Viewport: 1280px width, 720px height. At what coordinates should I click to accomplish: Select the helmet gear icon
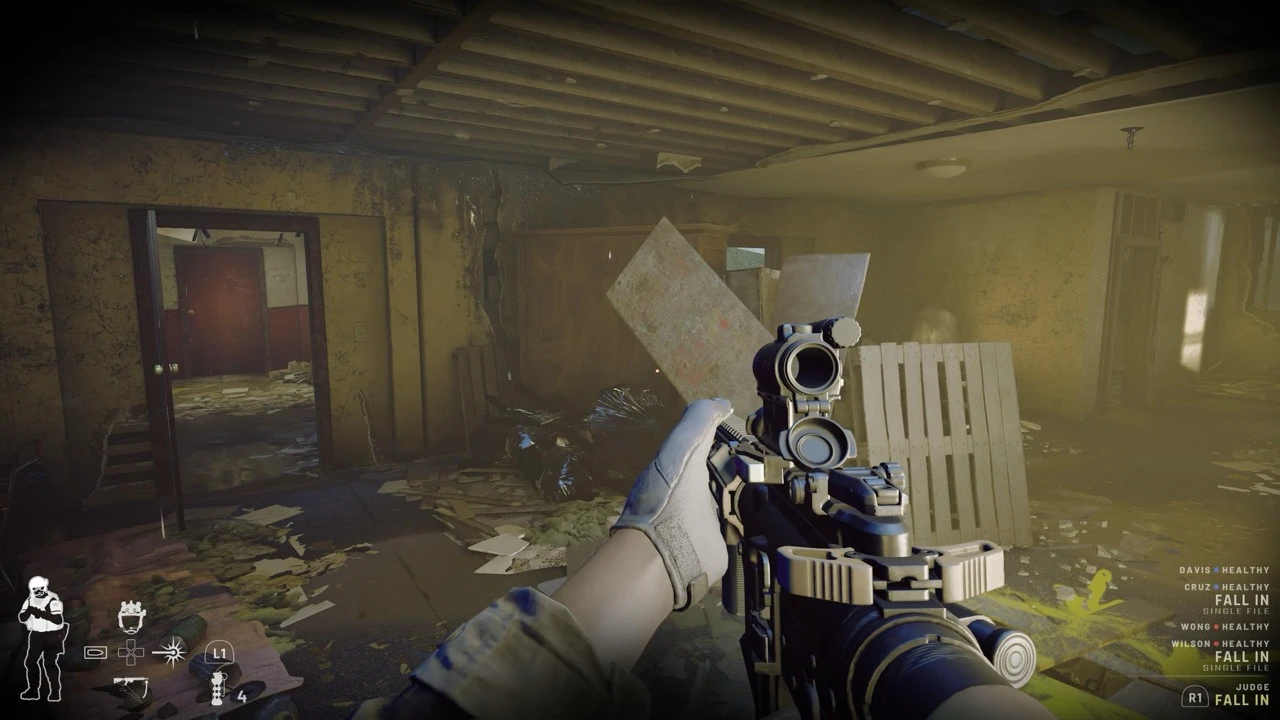tap(131, 616)
